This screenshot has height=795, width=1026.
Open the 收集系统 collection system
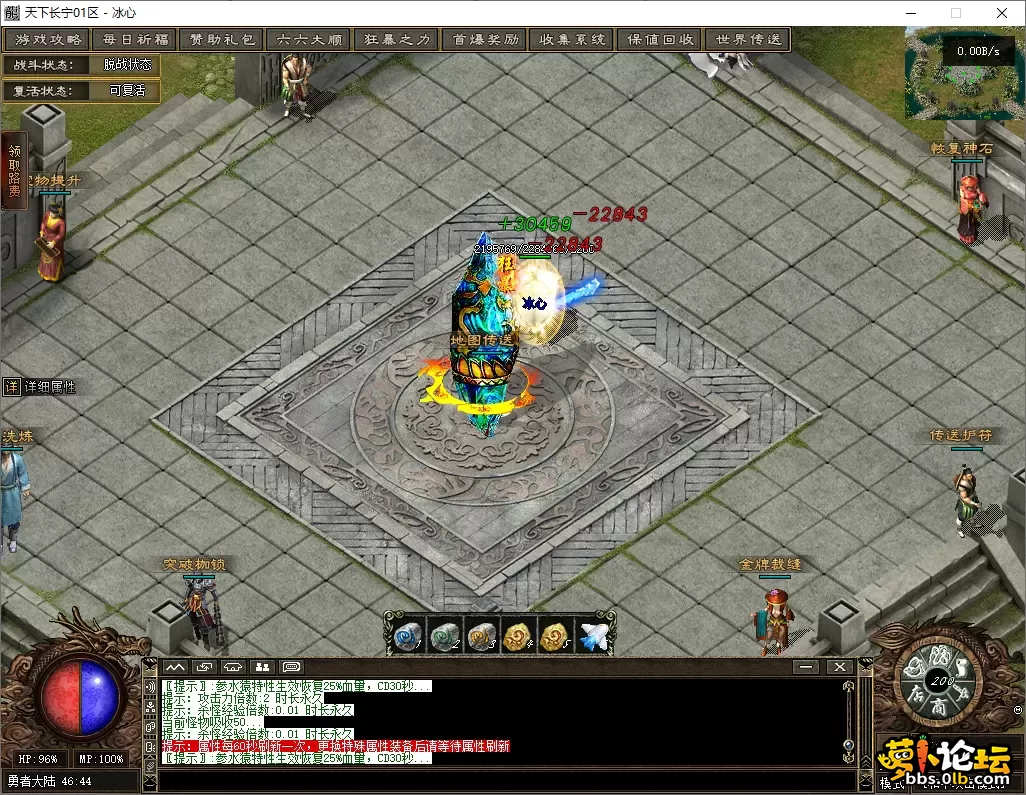[572, 40]
